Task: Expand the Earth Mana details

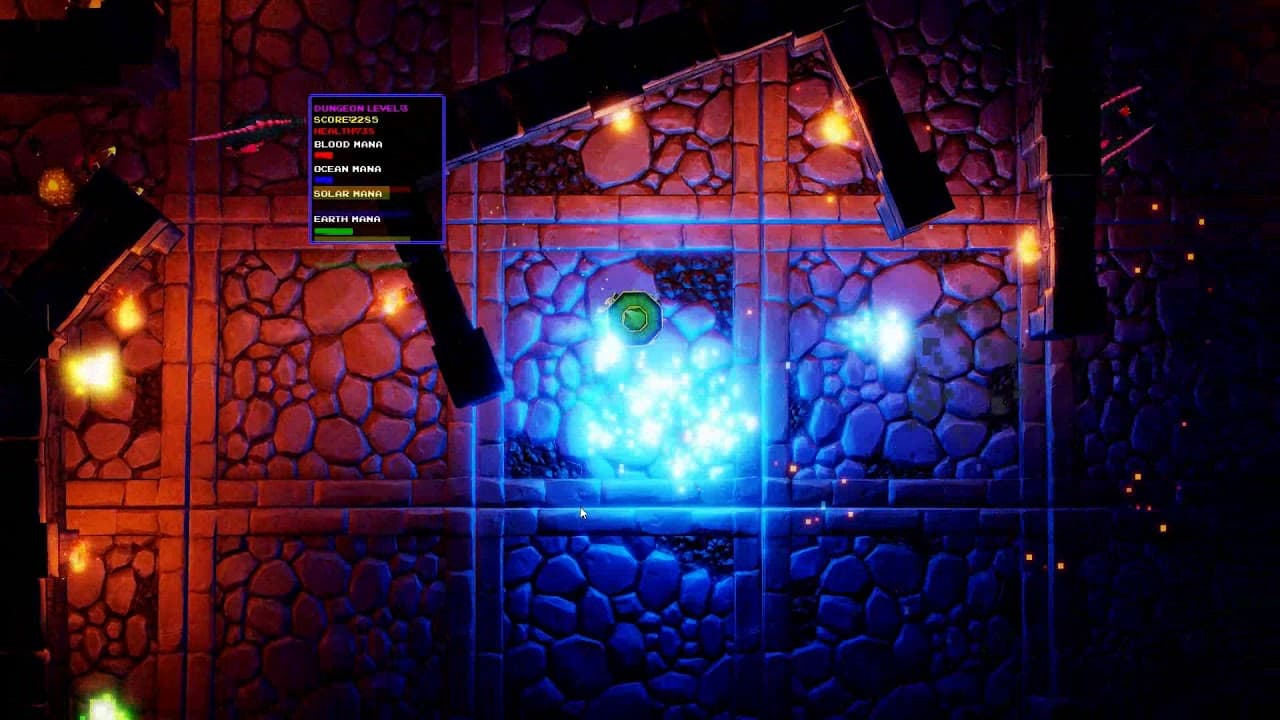Action: tap(348, 218)
